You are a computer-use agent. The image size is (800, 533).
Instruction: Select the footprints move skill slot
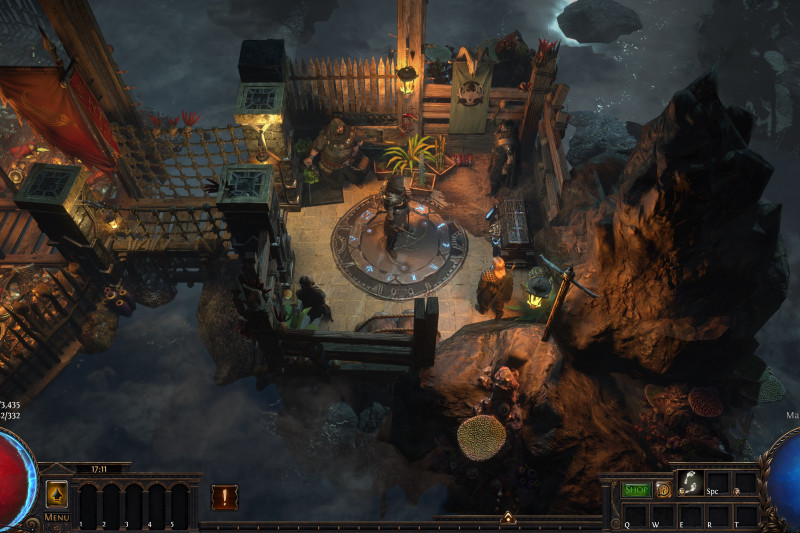coord(689,481)
